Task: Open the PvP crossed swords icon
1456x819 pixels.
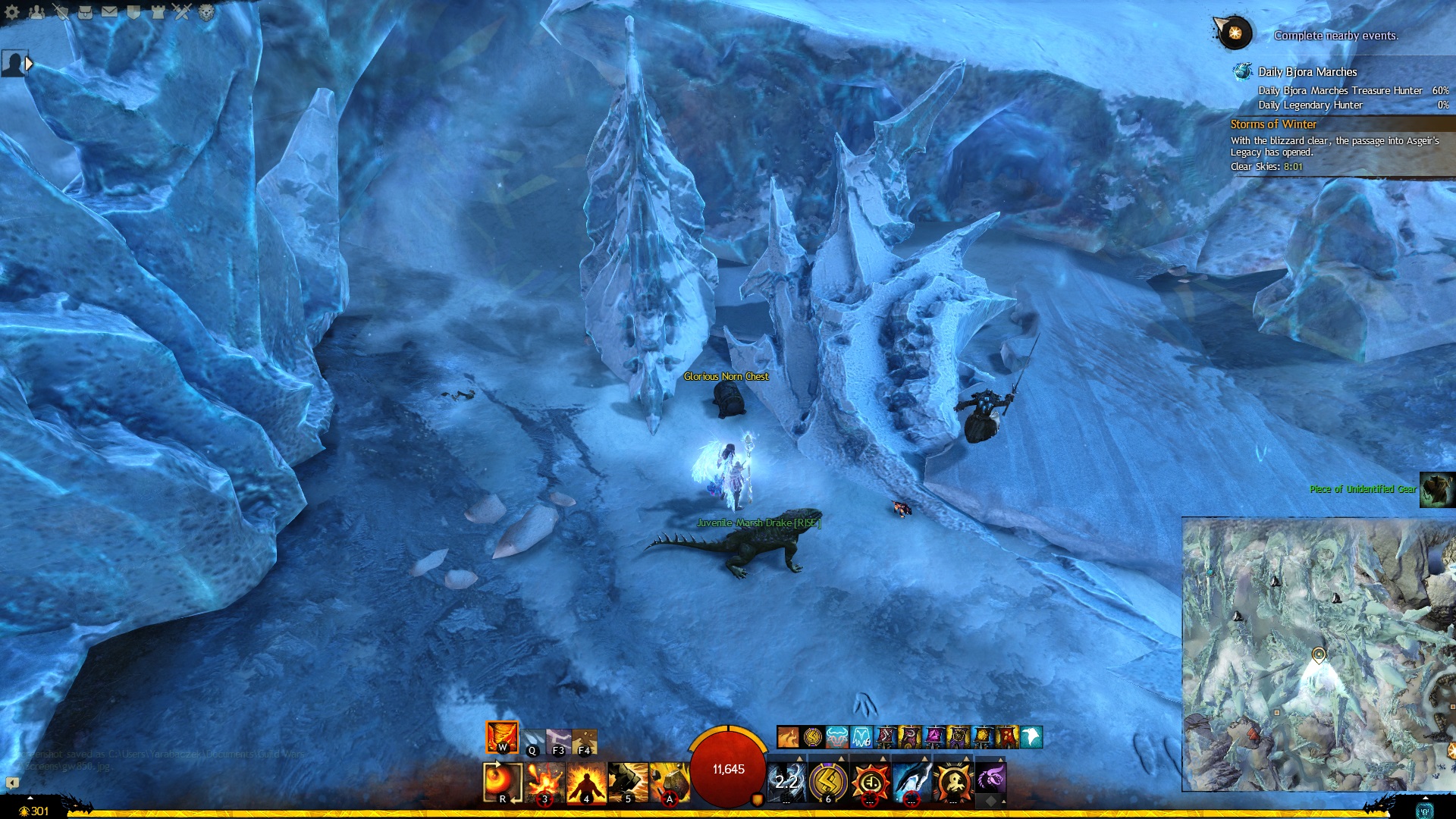Action: pyautogui.click(x=182, y=11)
